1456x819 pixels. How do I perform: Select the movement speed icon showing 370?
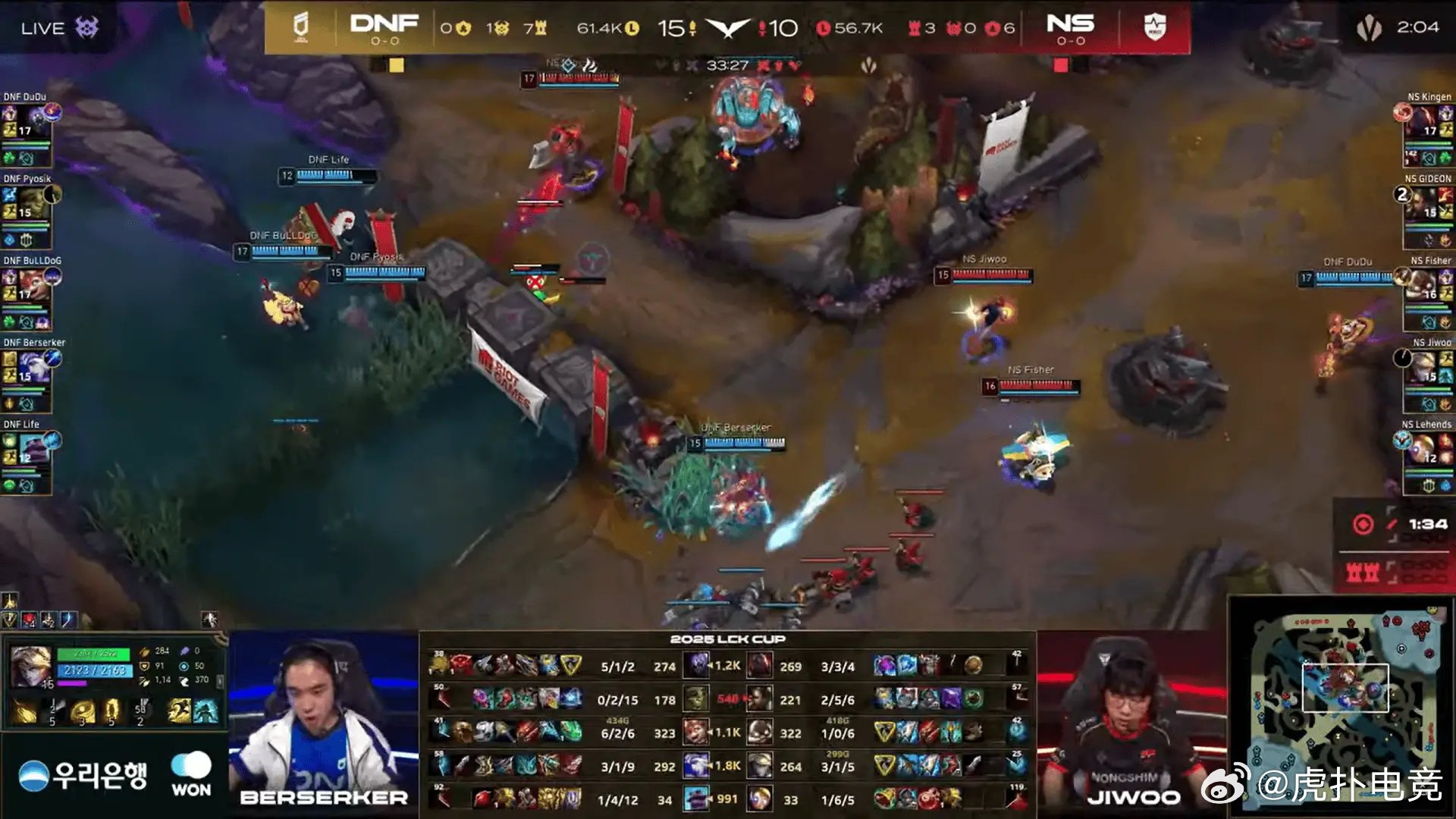[186, 680]
